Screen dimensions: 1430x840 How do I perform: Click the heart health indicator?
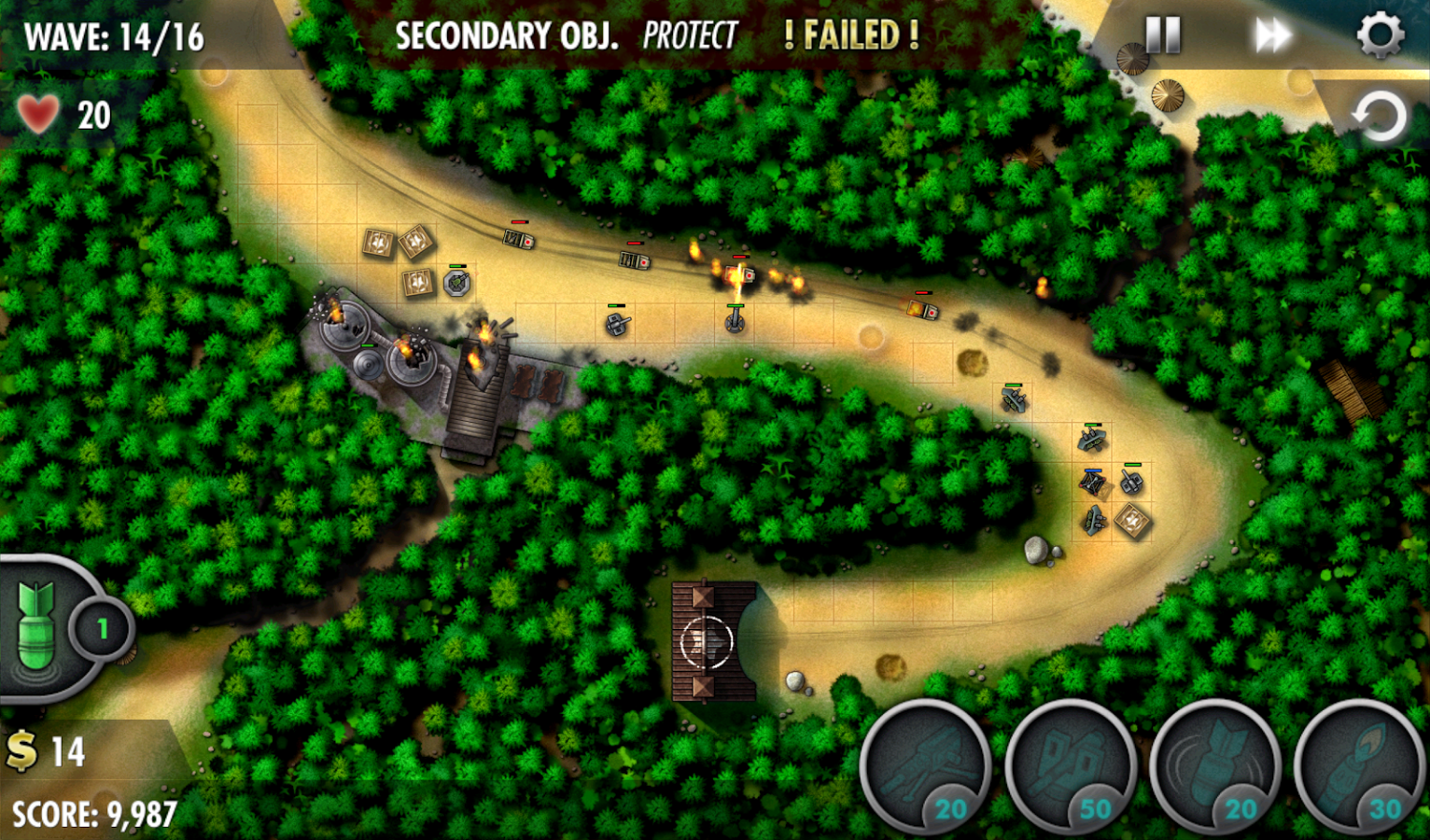point(36,114)
